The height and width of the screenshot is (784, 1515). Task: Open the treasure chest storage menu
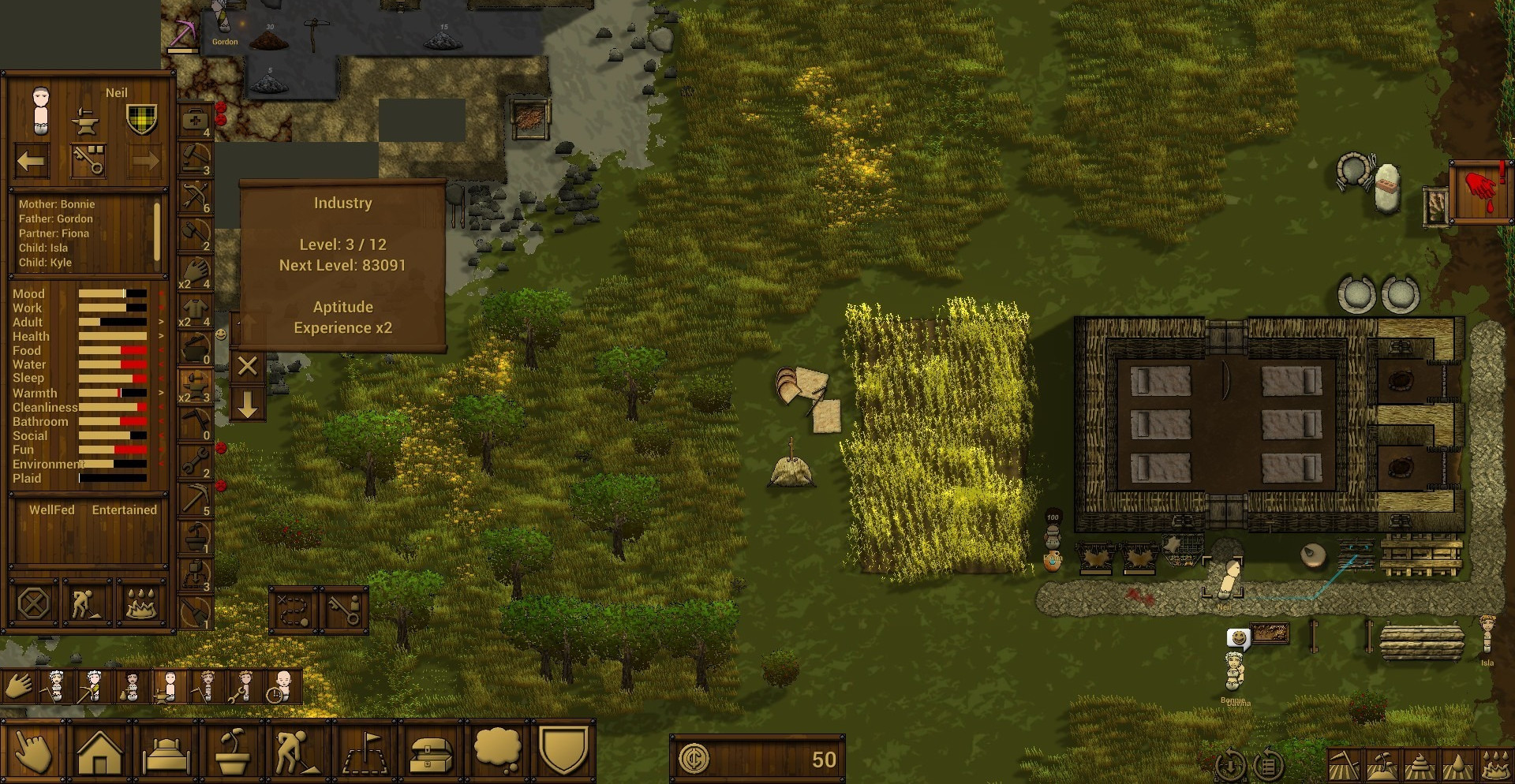[431, 752]
